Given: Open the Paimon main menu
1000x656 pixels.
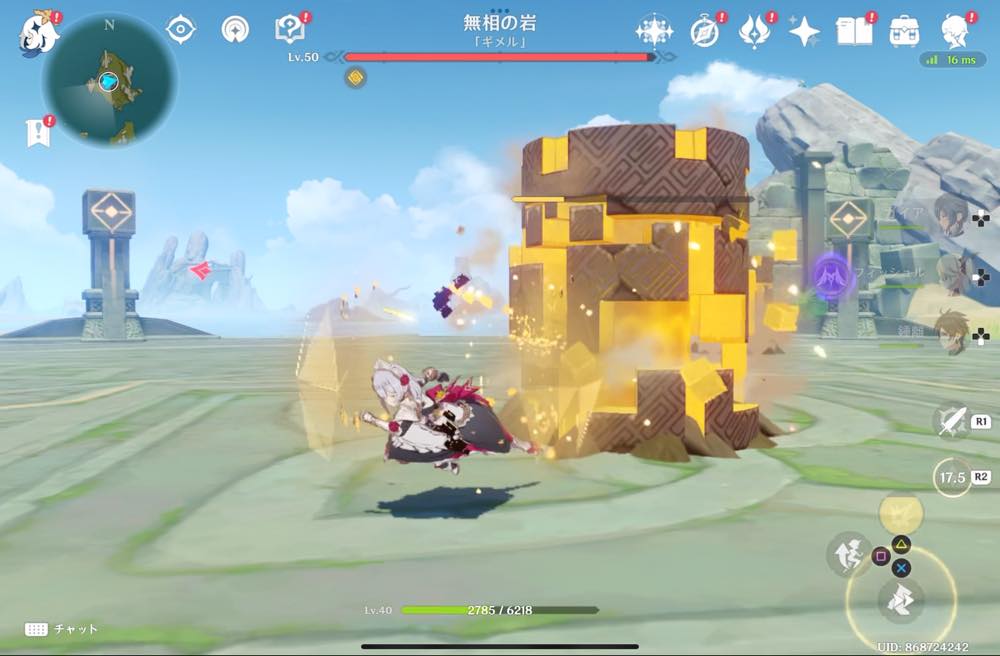Looking at the screenshot, I should pos(37,34).
